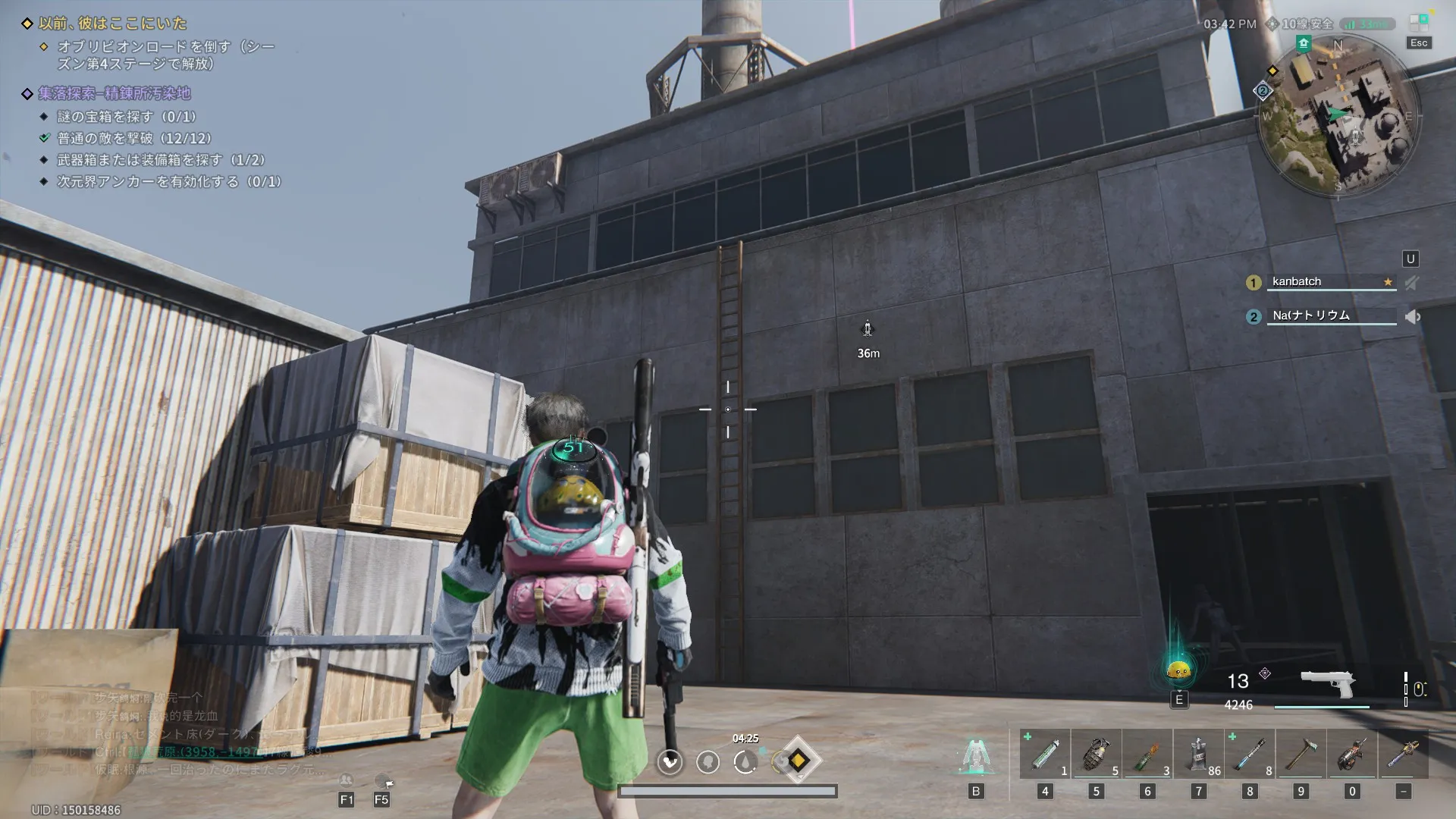
Task: Open the team icon above F1
Action: tap(346, 780)
